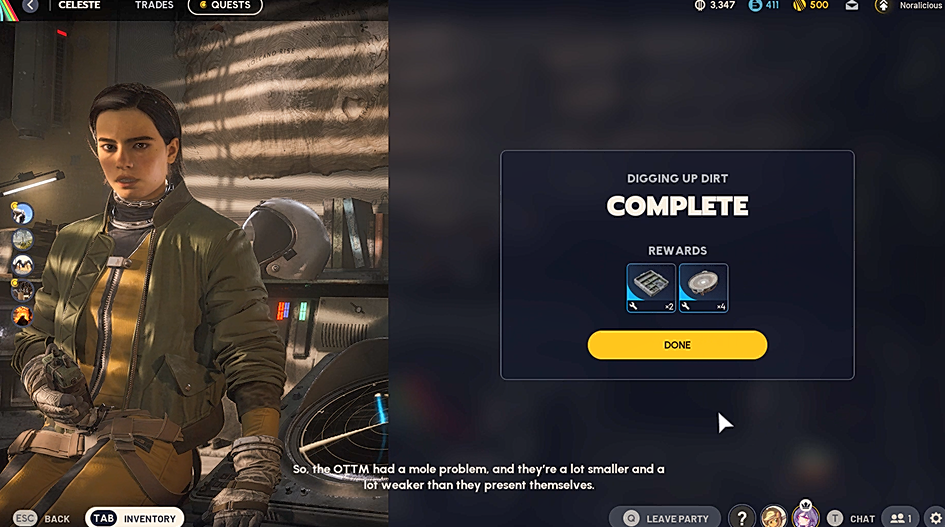
Task: Leave the party
Action: point(665,518)
